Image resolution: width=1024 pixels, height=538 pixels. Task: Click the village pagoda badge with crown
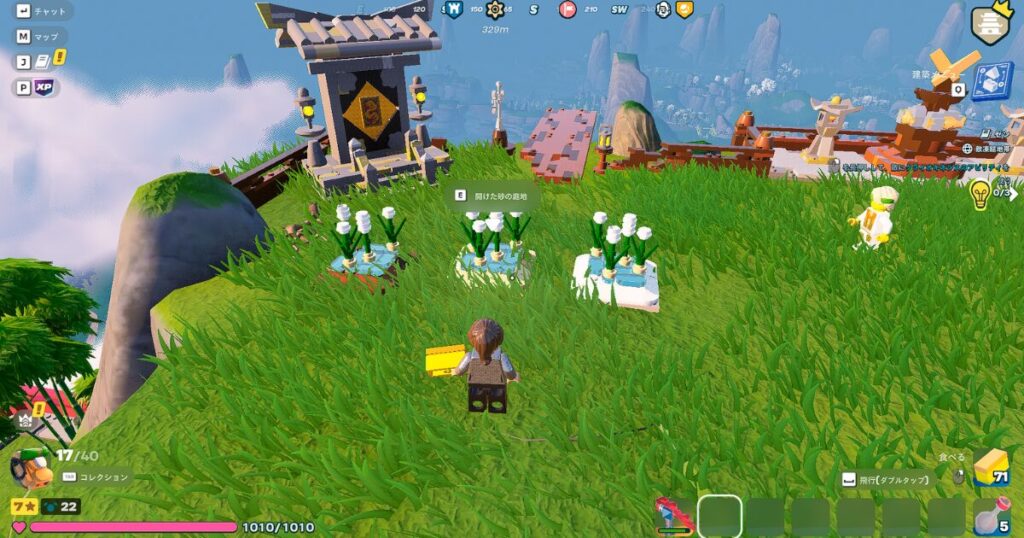[990, 22]
